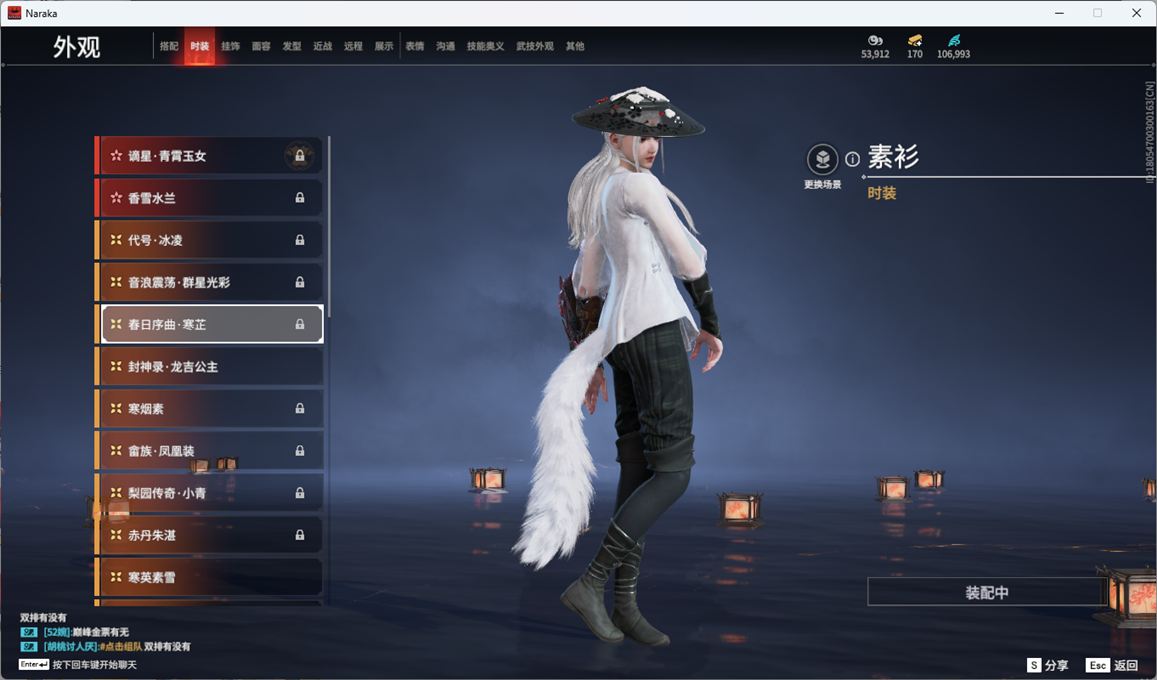The height and width of the screenshot is (680, 1157).
Task: Open the 发型 hairstyle tab
Action: tap(292, 46)
